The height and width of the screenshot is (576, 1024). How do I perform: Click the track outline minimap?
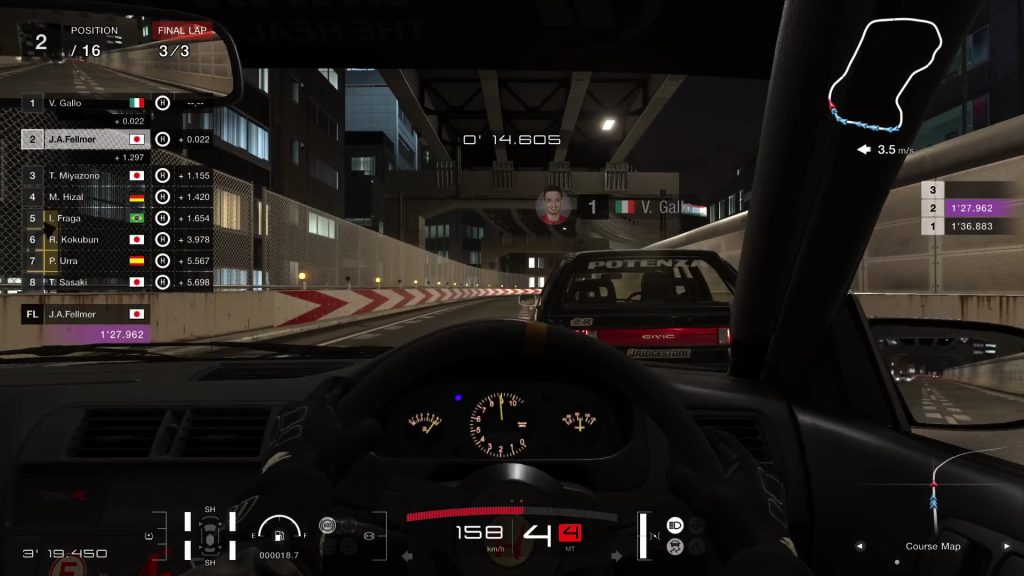pyautogui.click(x=887, y=76)
